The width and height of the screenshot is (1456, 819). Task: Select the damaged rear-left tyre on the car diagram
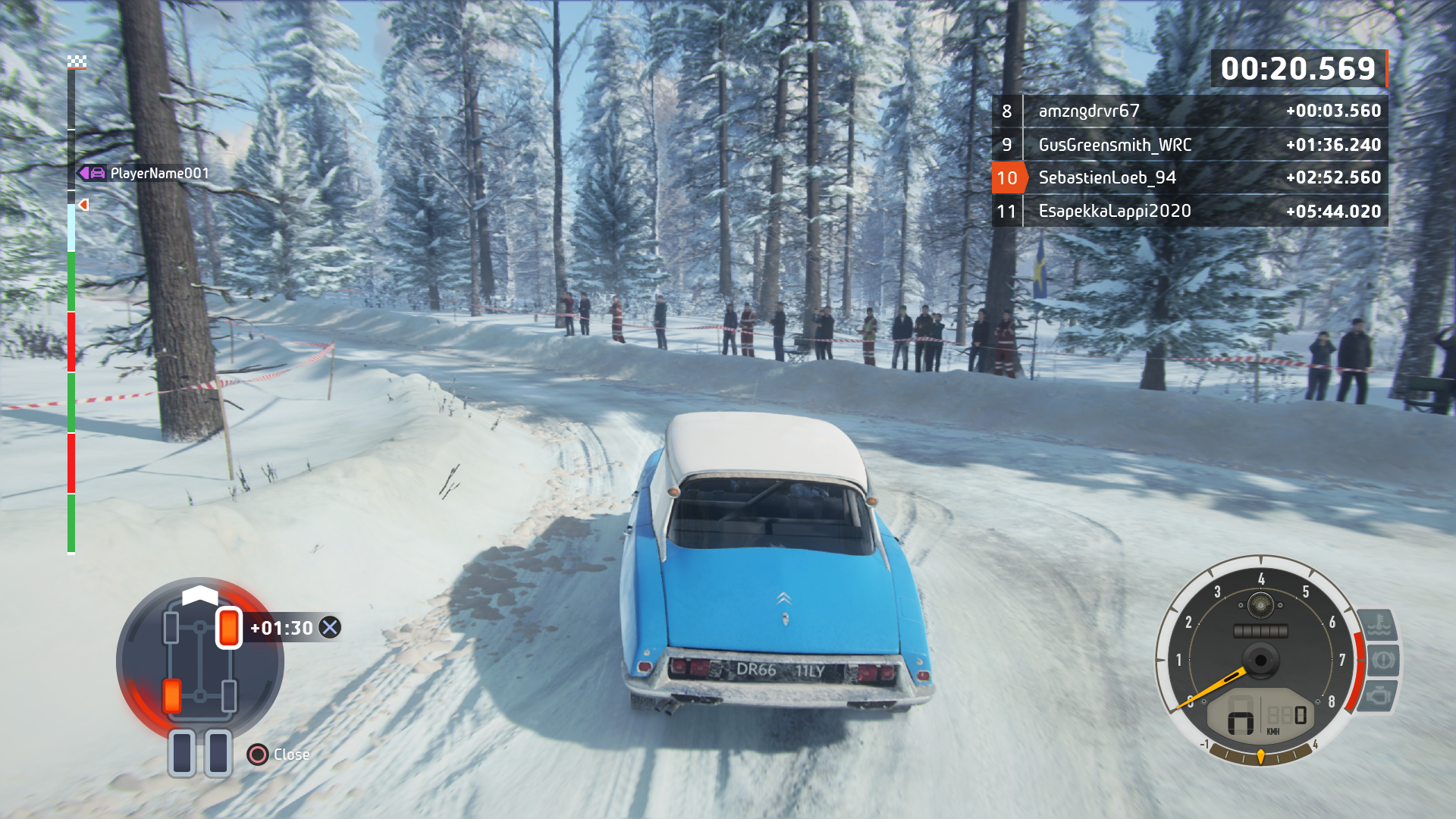coord(172,695)
